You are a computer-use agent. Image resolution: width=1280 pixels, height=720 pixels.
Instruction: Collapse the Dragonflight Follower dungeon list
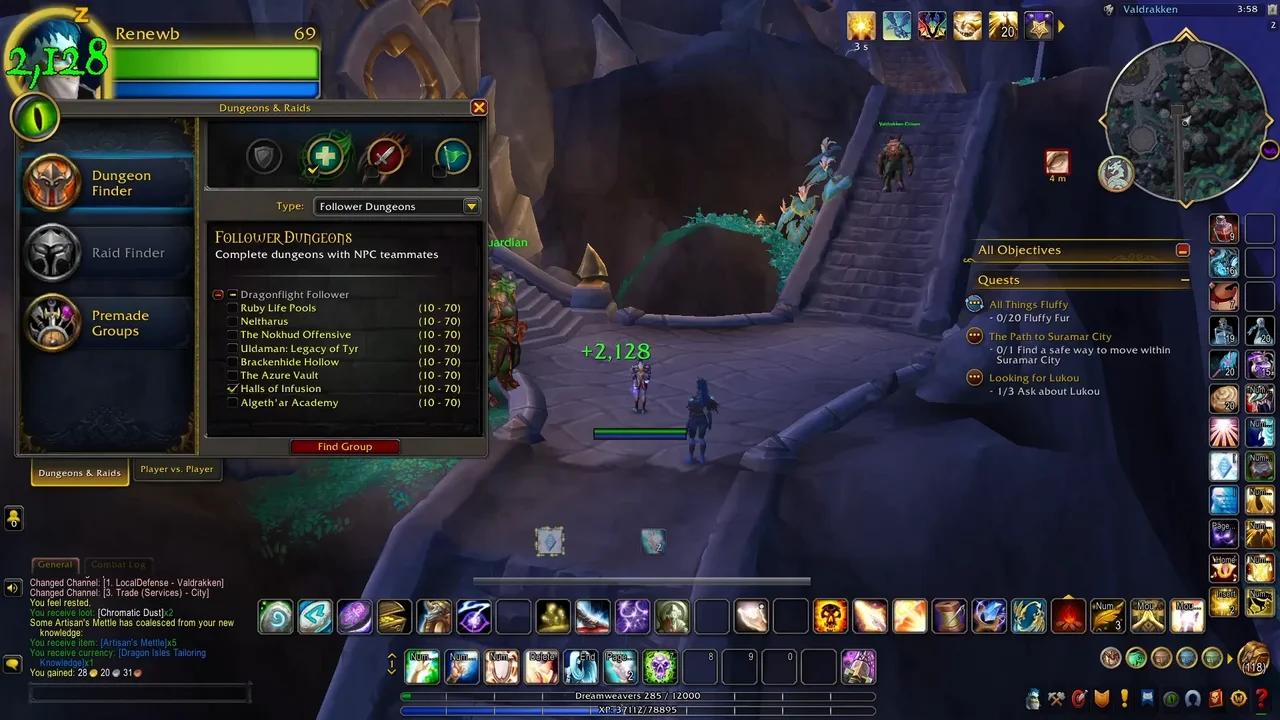218,294
